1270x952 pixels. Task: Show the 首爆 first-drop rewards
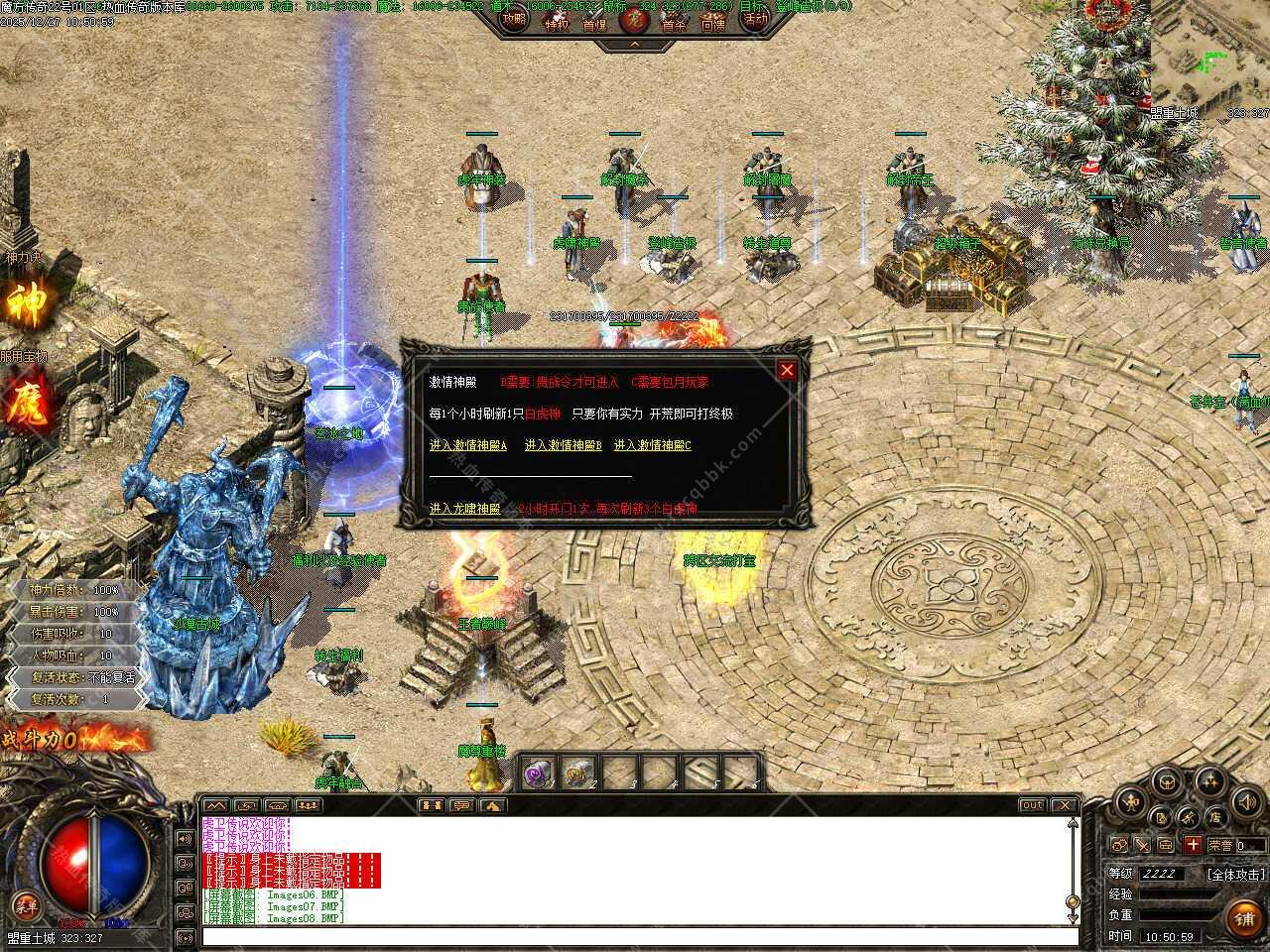[x=594, y=22]
